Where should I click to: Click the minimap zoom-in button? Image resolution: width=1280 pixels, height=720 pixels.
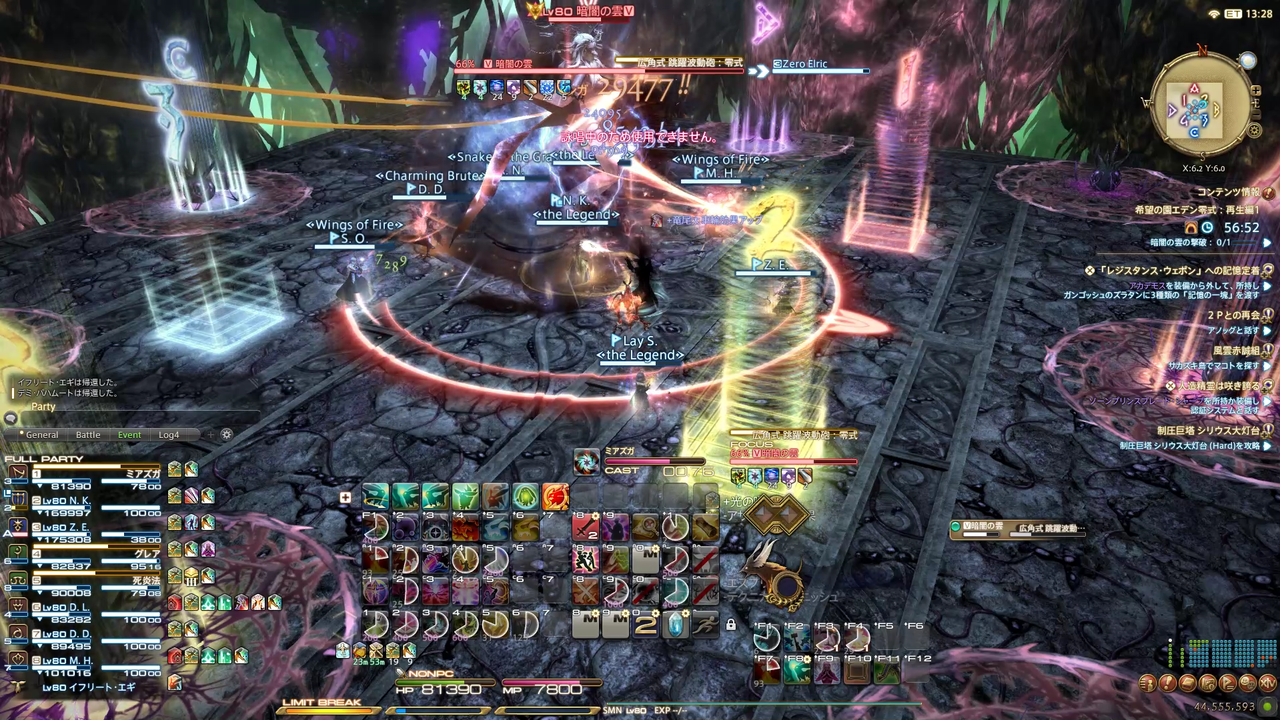click(x=1256, y=91)
